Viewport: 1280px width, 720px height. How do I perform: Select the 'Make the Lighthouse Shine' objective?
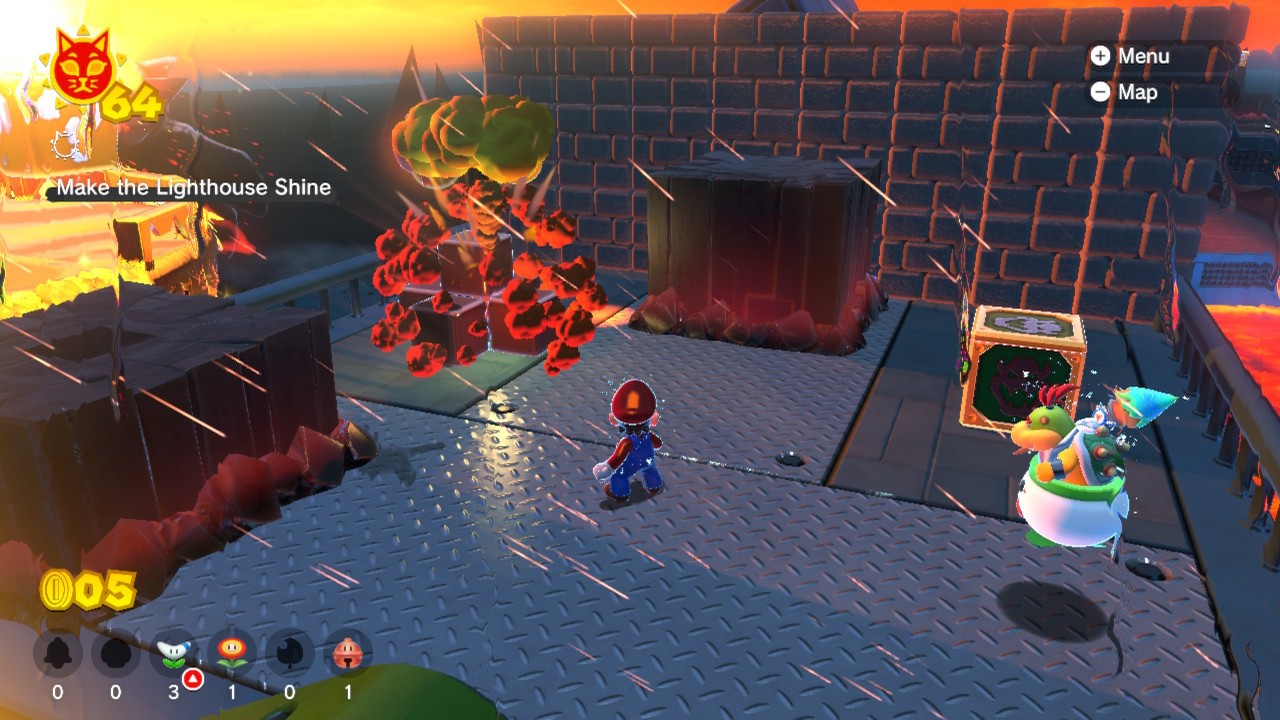click(193, 187)
